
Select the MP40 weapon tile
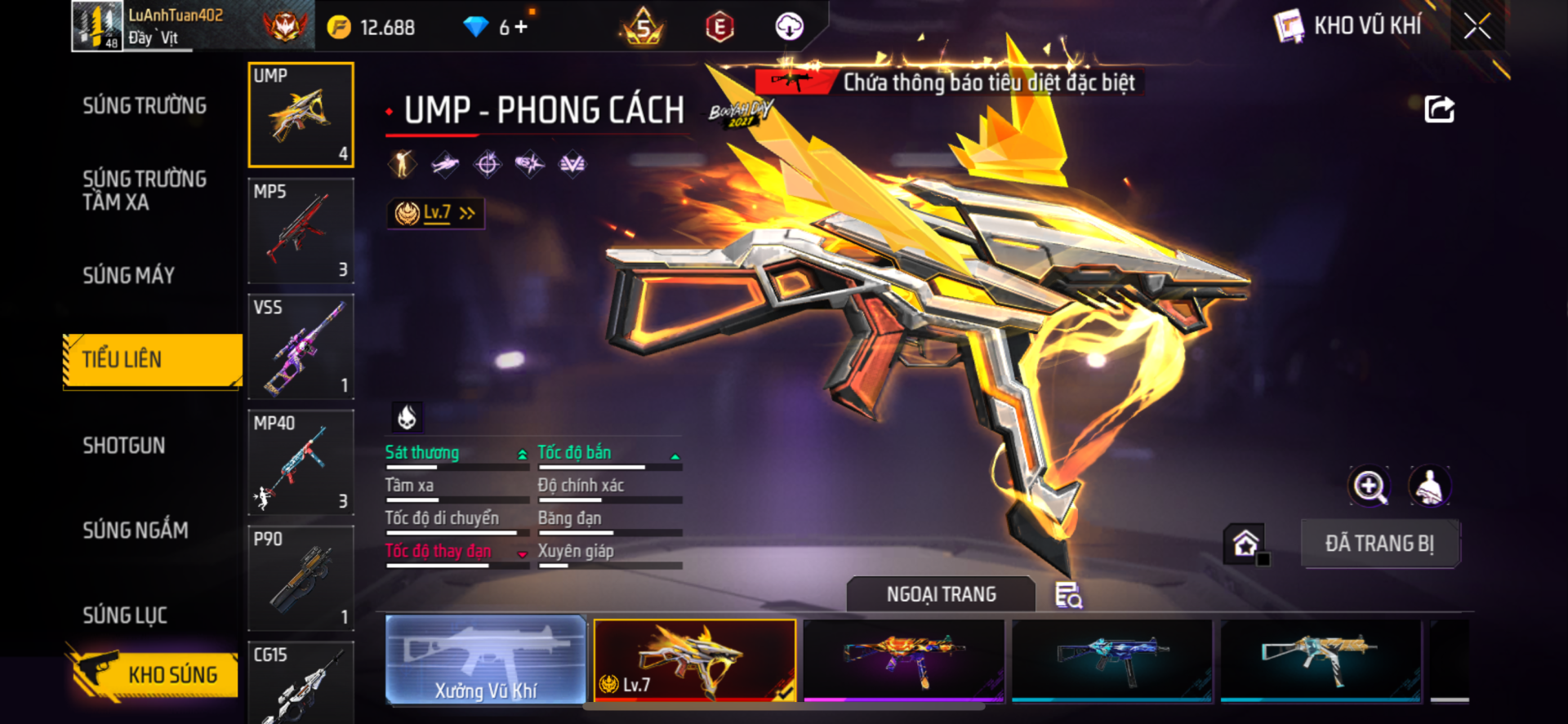point(301,463)
